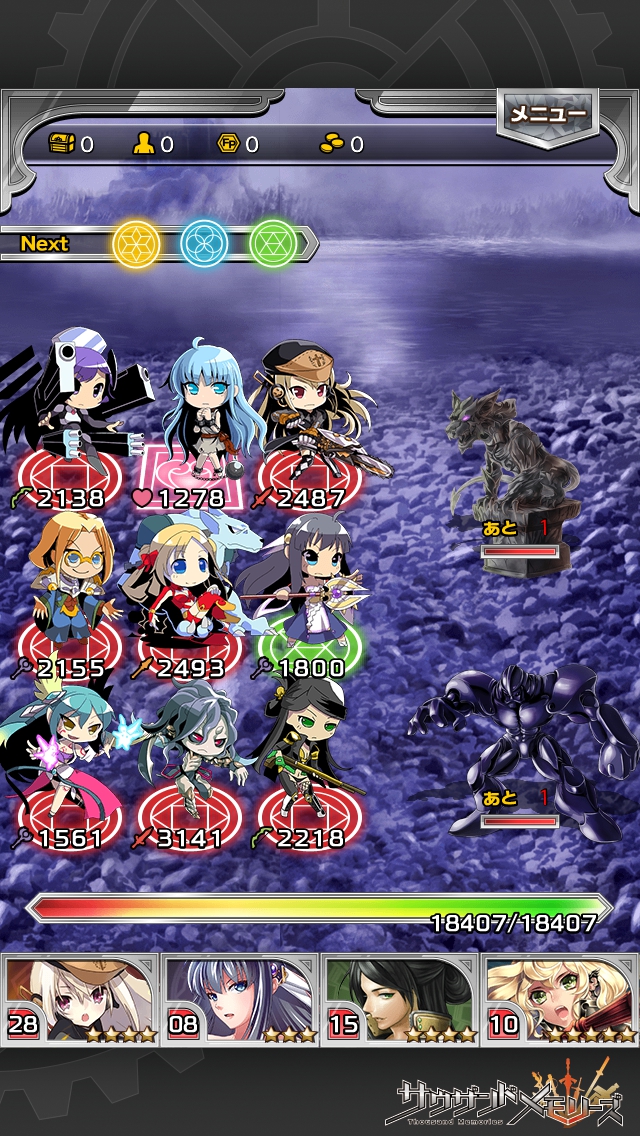The width and height of the screenshot is (640, 1136).
Task: Activate skill portrait with countdown 10
Action: 560,998
